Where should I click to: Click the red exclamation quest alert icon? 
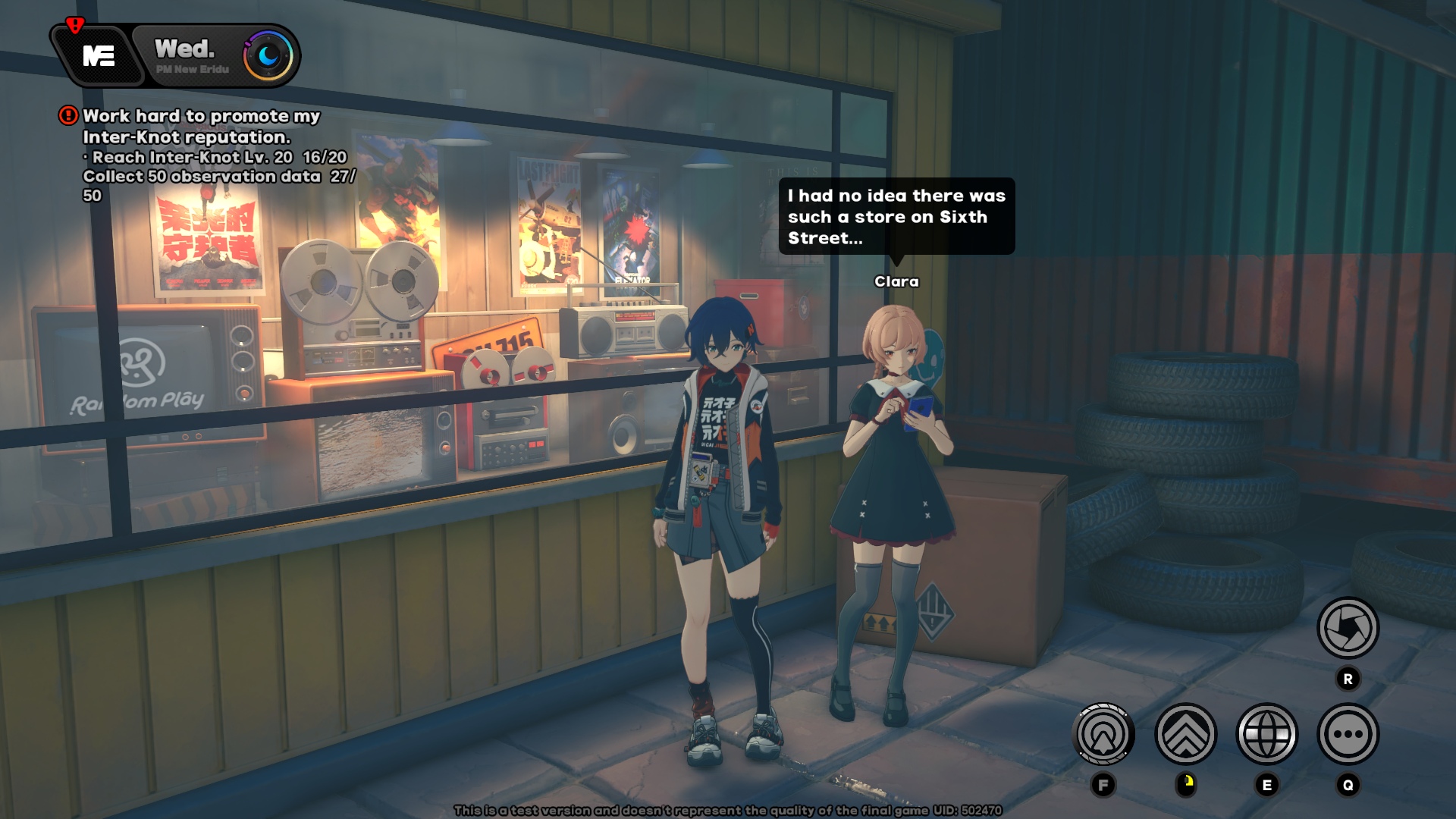tap(67, 115)
